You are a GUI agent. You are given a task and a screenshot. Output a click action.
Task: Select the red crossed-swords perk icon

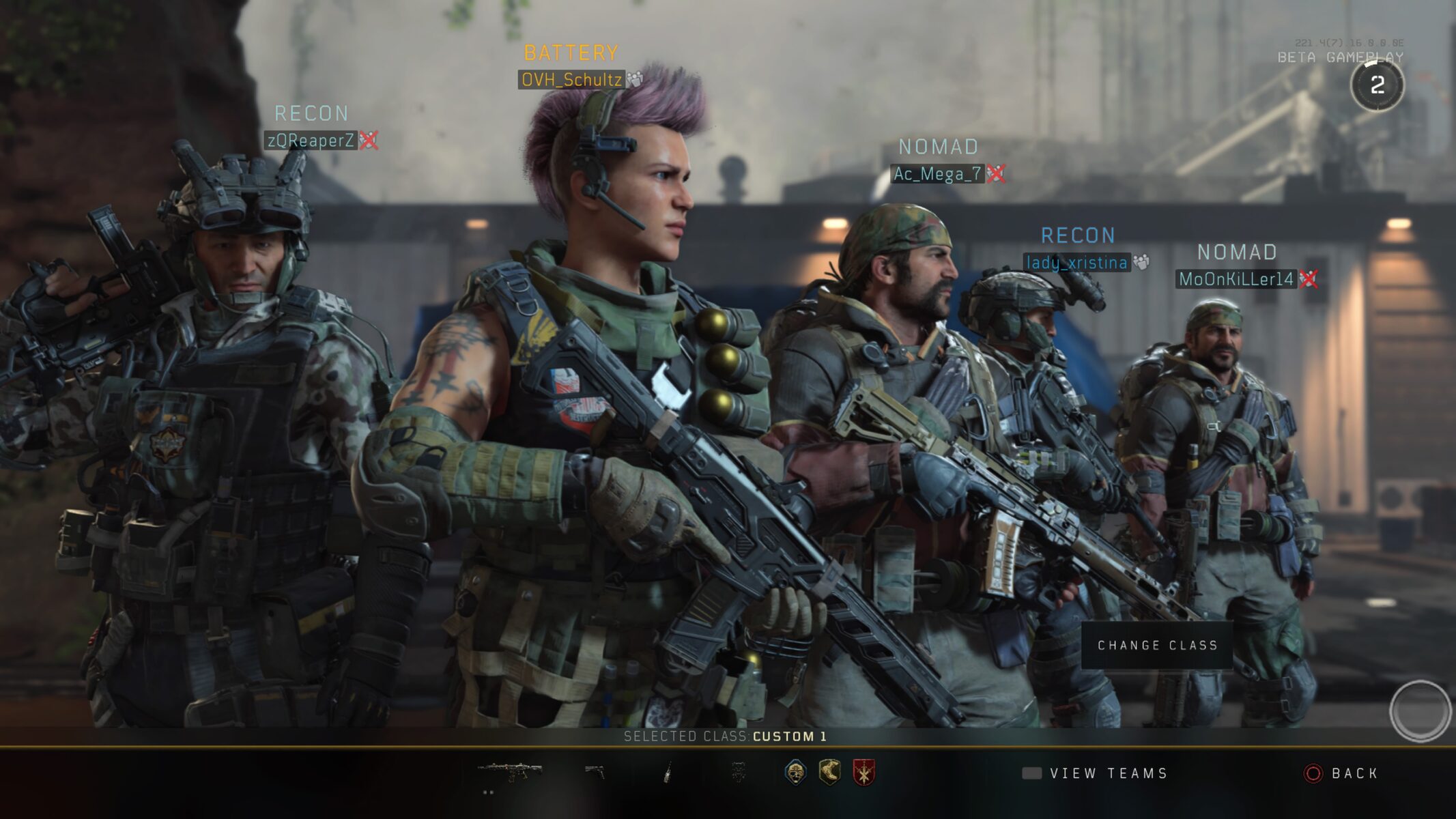click(x=864, y=772)
